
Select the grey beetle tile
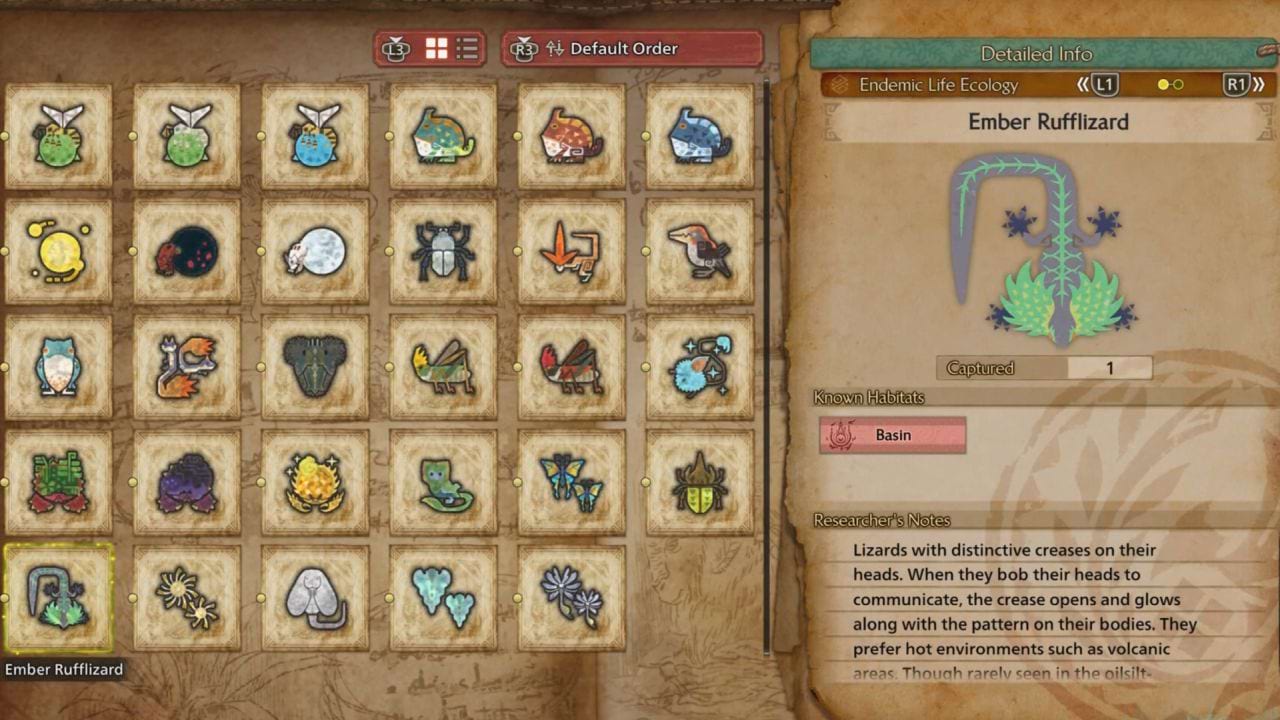[x=443, y=251]
